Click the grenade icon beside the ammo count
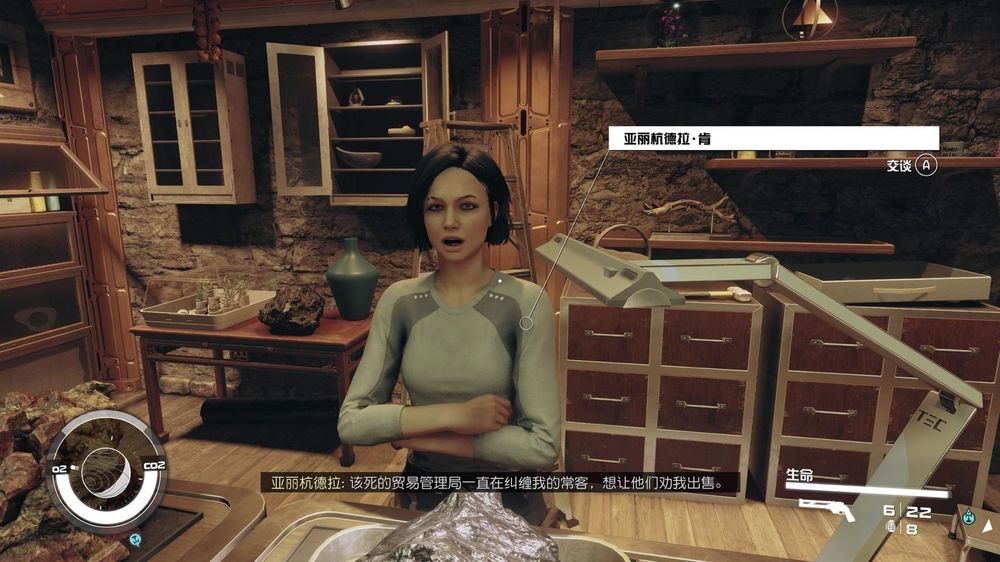The height and width of the screenshot is (562, 1000). [x=890, y=527]
